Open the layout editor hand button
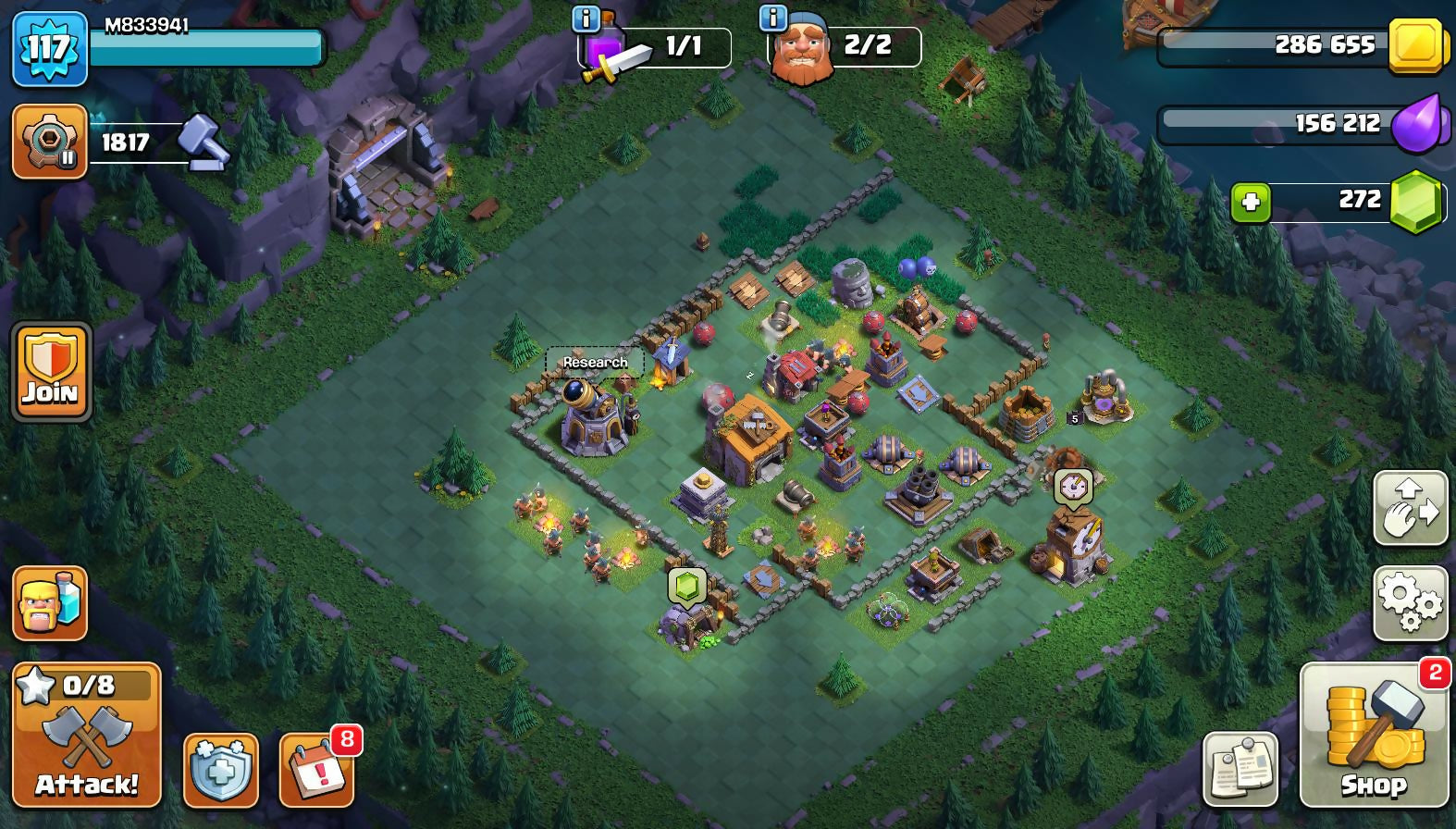This screenshot has height=829, width=1456. (1410, 508)
